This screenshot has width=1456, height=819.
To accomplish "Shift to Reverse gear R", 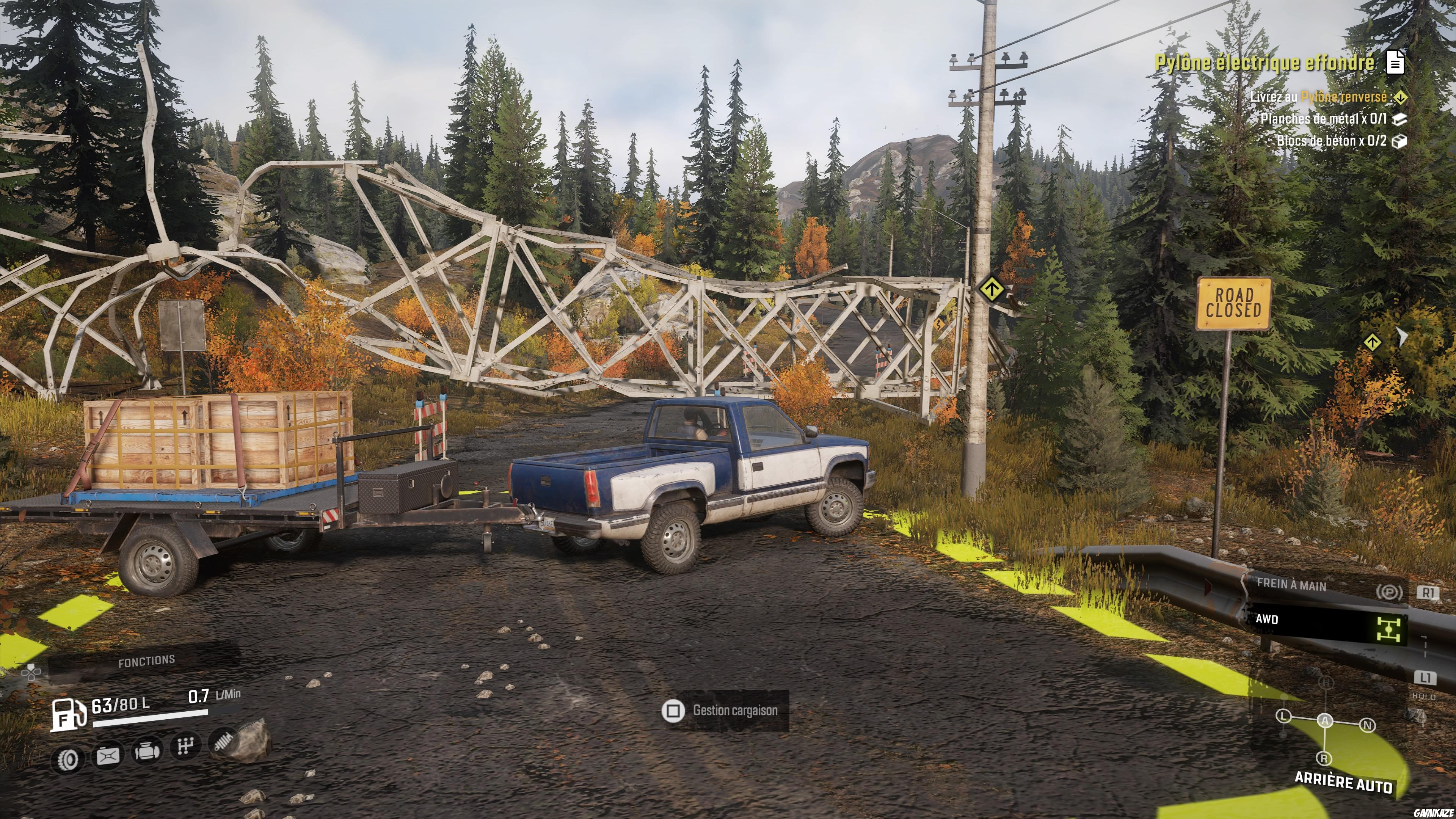I will [x=1324, y=758].
